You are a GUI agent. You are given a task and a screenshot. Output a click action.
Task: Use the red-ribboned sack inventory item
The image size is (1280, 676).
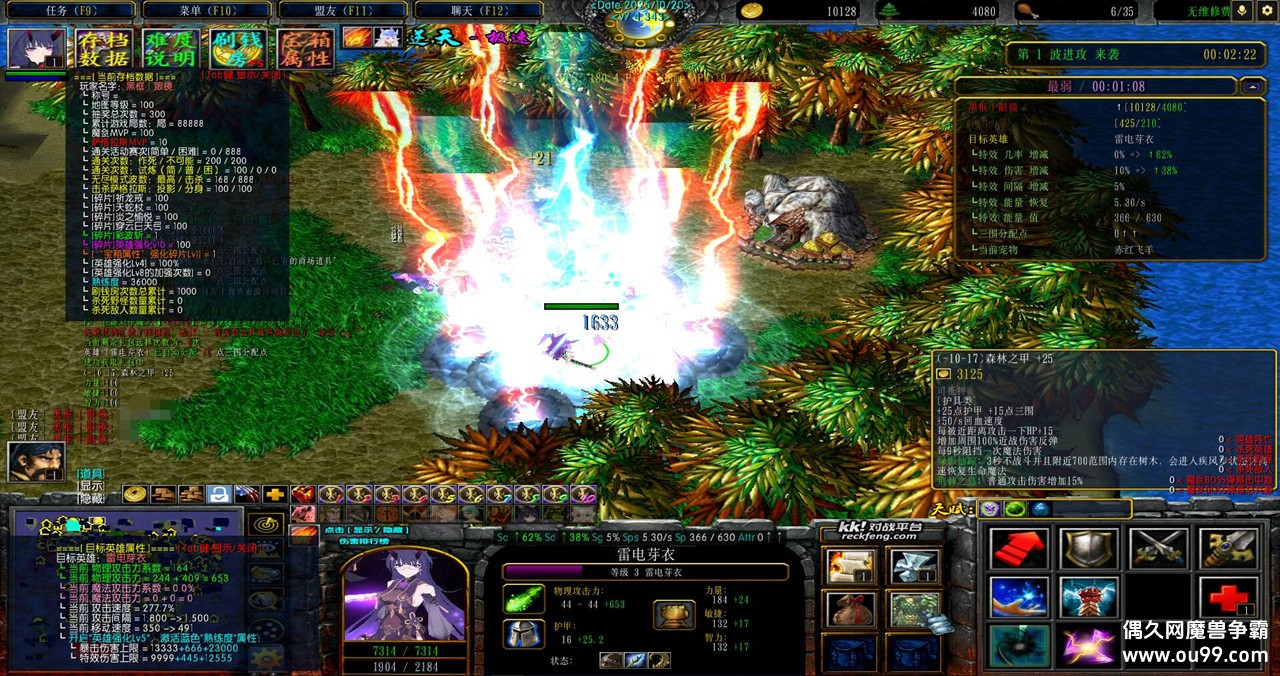coord(851,608)
